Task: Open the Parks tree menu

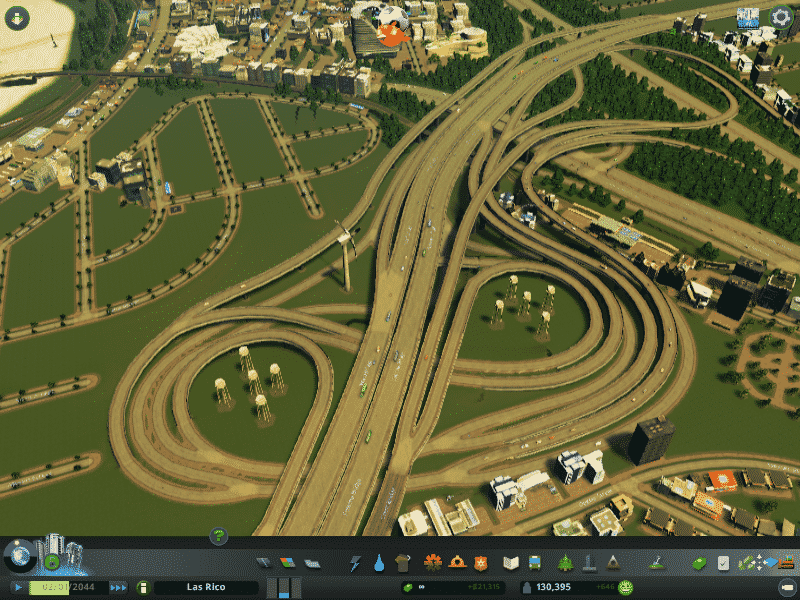Action: (x=565, y=563)
